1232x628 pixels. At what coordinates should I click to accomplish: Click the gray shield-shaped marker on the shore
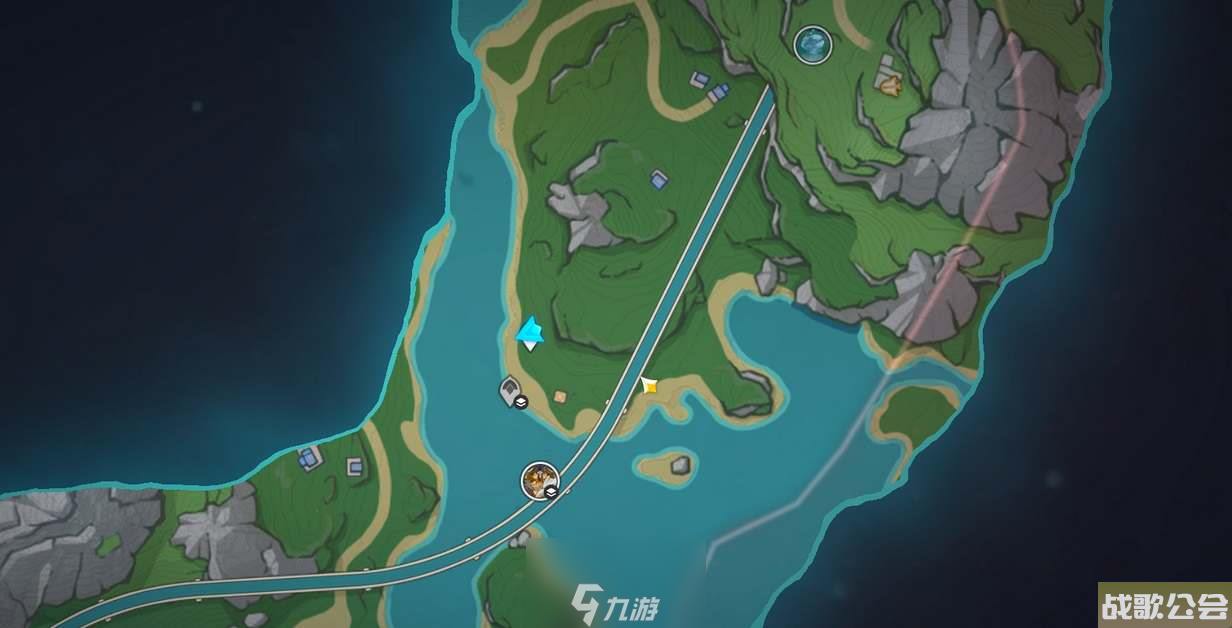click(511, 390)
